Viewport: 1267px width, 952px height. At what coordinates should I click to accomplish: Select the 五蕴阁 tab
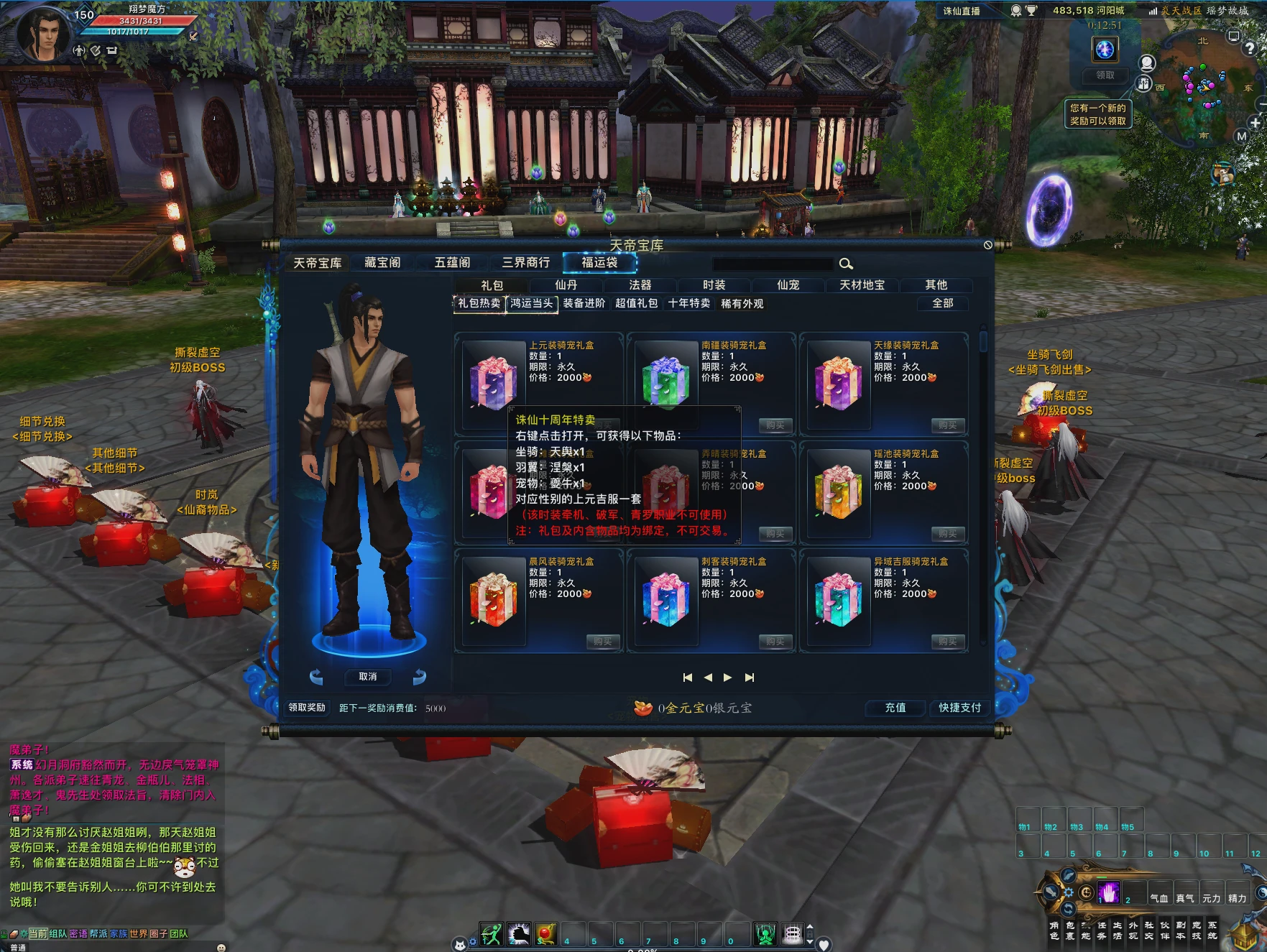pyautogui.click(x=452, y=263)
